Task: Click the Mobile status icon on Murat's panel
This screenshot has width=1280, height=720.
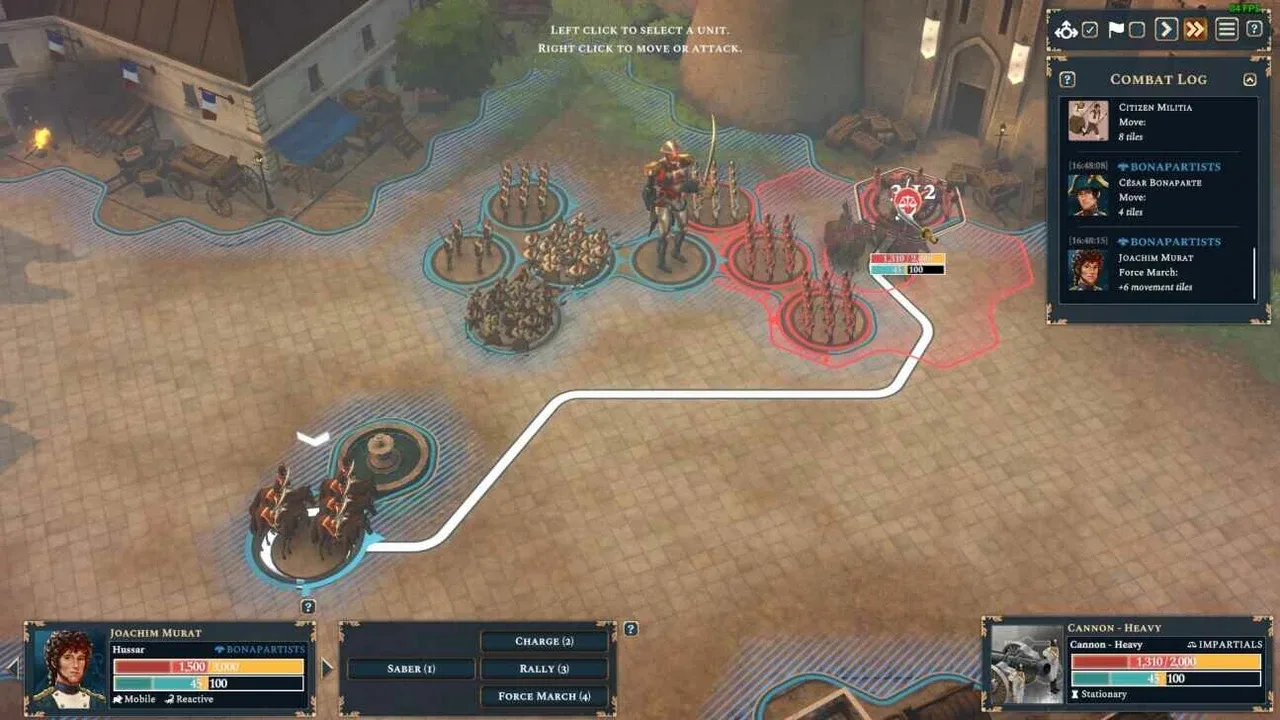Action: [118, 699]
